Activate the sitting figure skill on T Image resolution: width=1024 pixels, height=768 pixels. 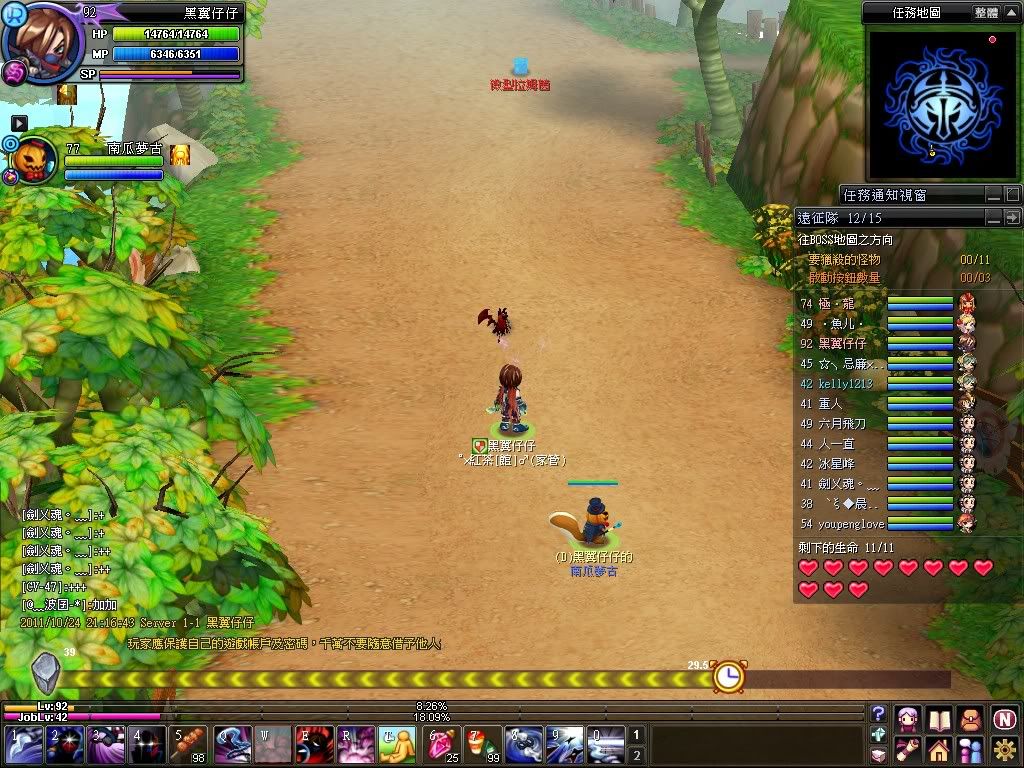click(x=397, y=745)
